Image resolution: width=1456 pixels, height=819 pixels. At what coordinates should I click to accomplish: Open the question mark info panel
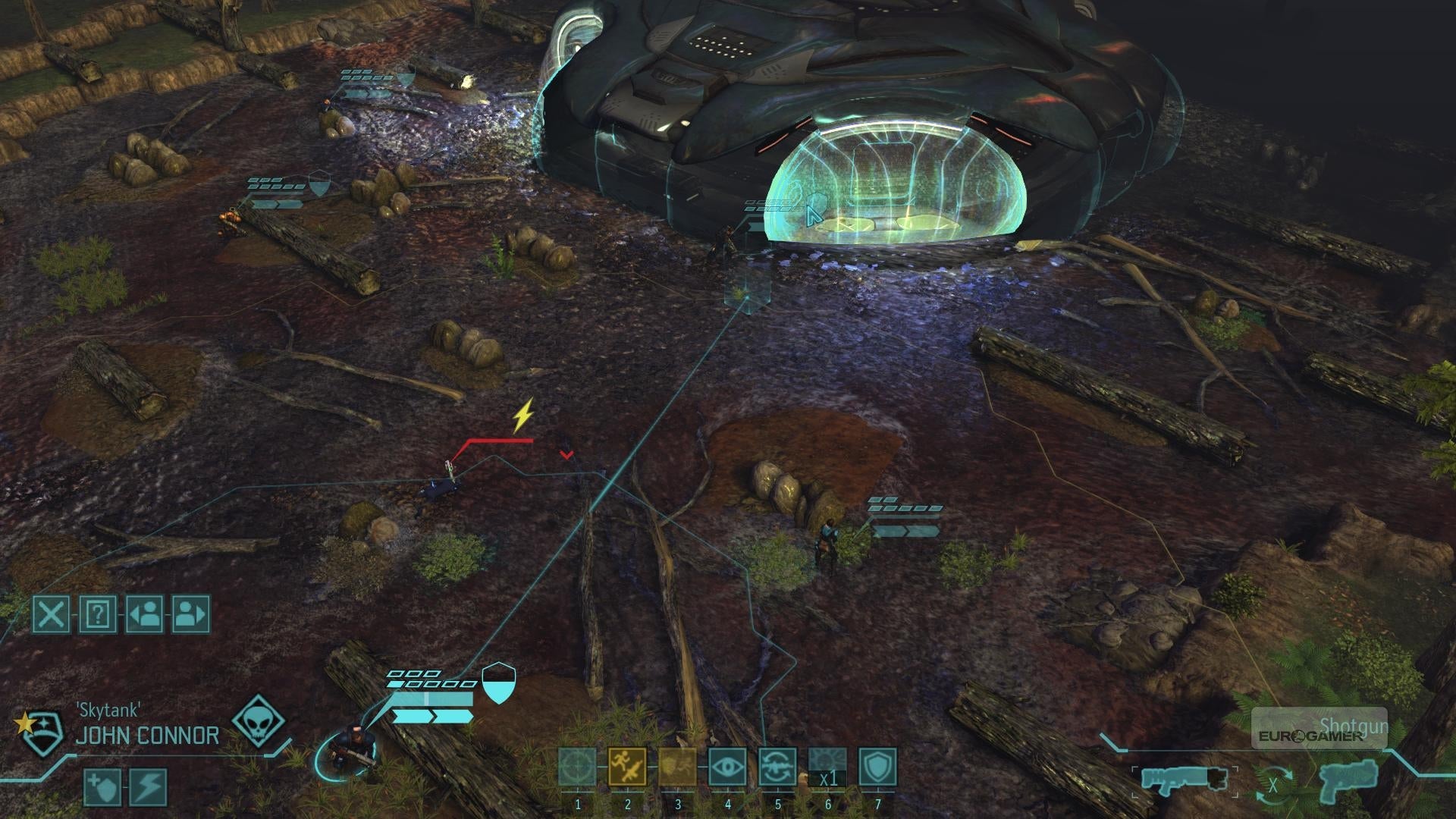[x=98, y=613]
